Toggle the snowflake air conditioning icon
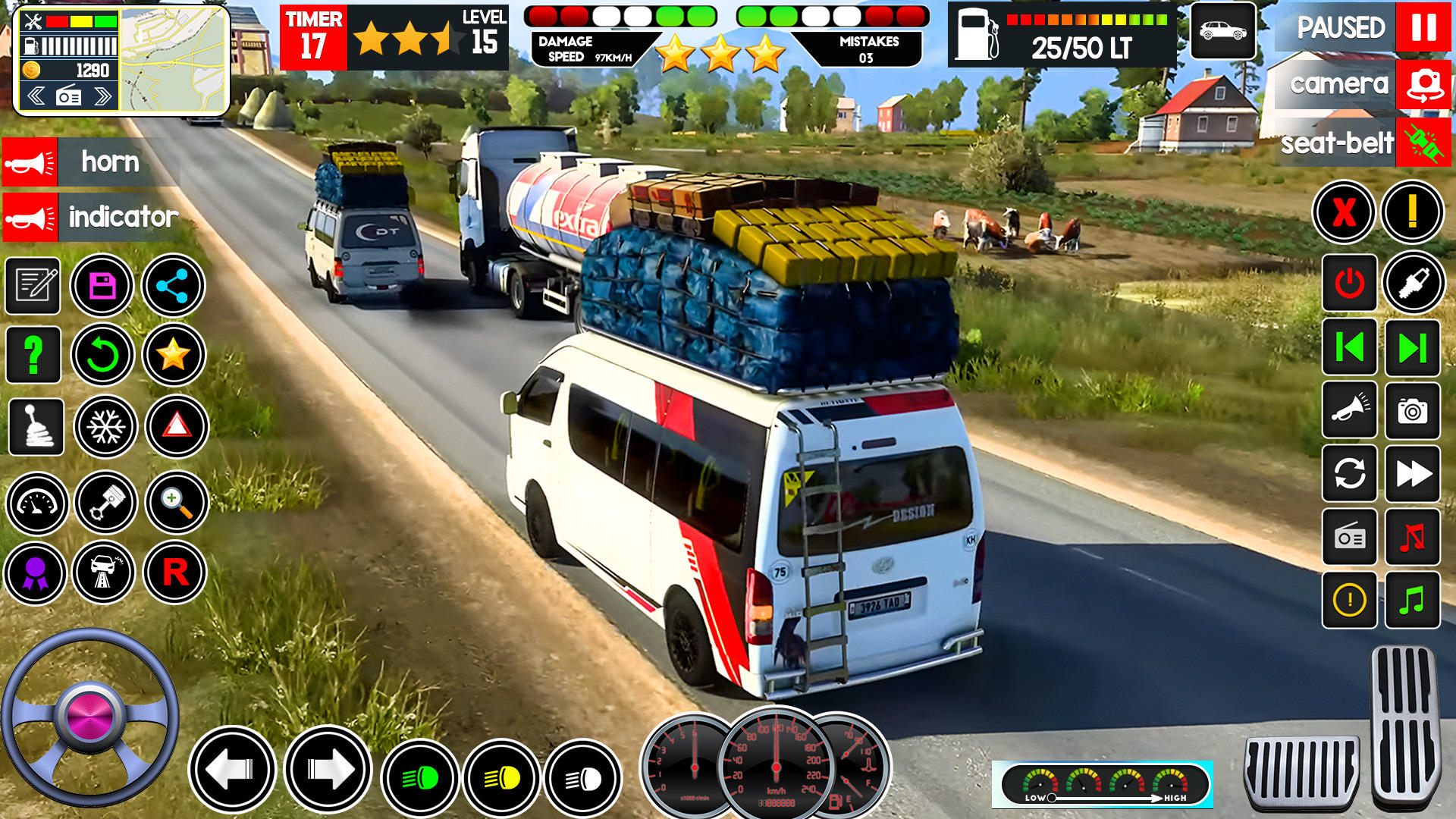 tap(105, 427)
